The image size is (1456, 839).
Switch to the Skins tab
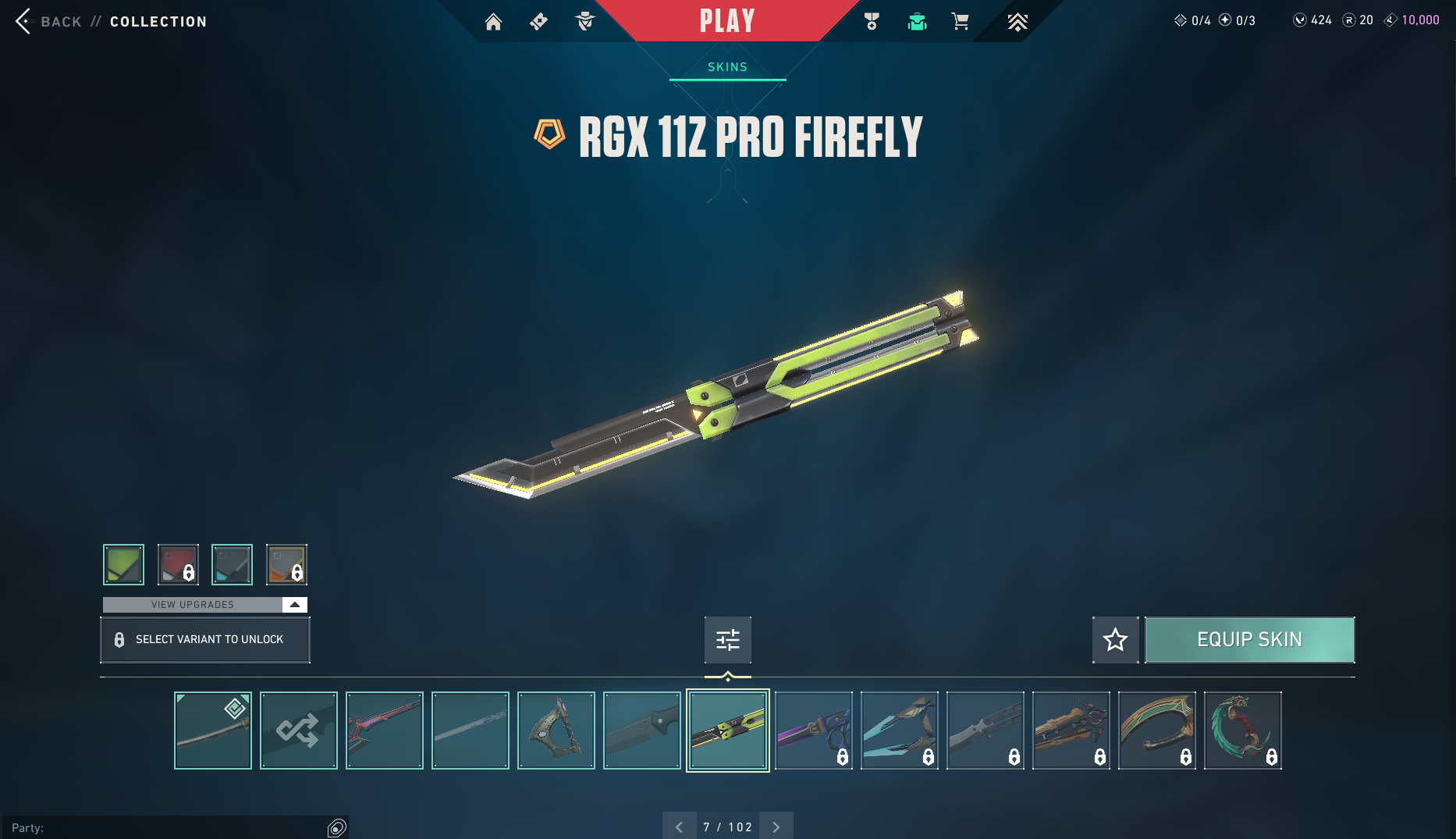tap(727, 67)
